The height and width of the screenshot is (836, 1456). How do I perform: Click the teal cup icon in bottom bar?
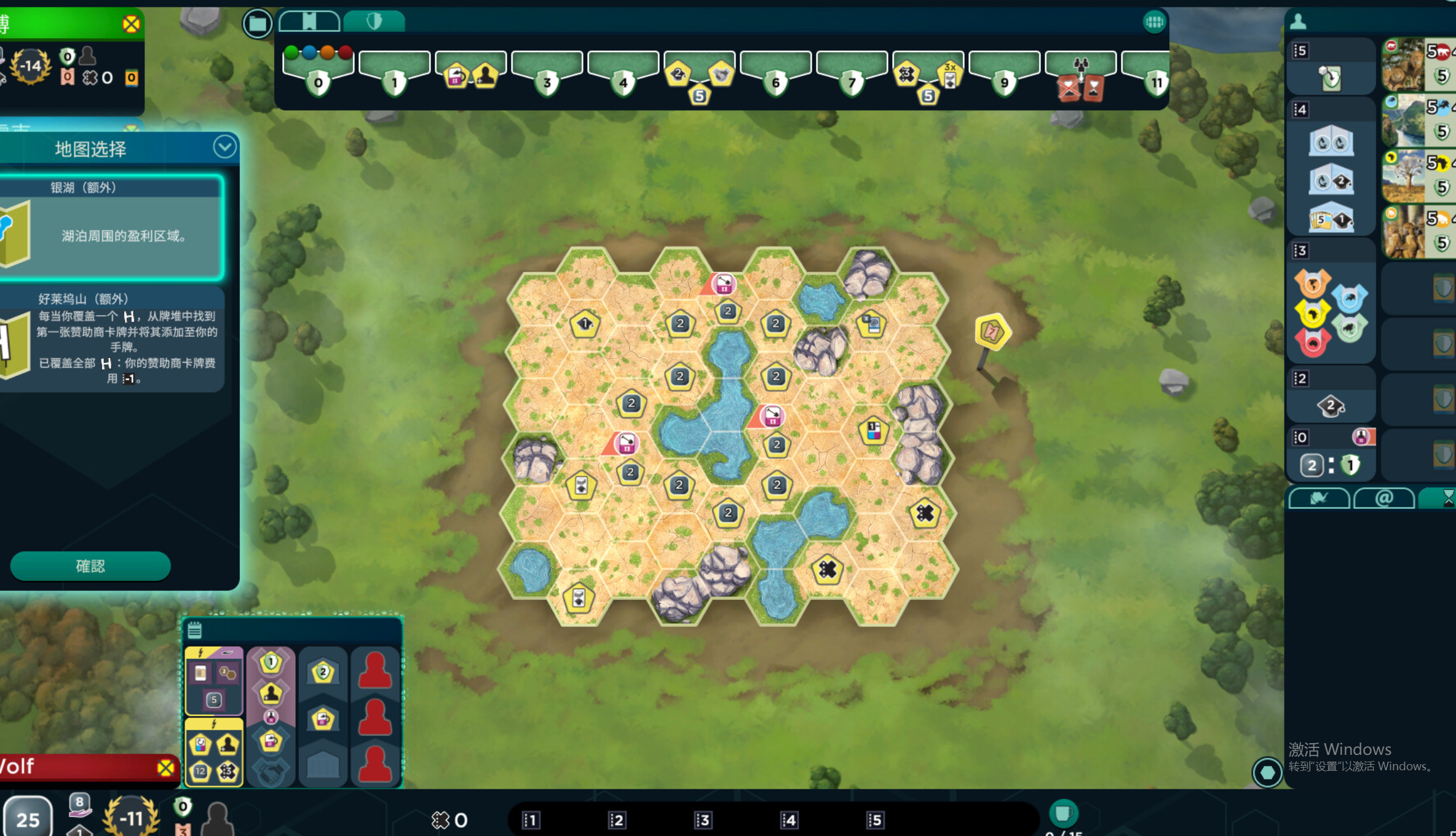pyautogui.click(x=1063, y=813)
